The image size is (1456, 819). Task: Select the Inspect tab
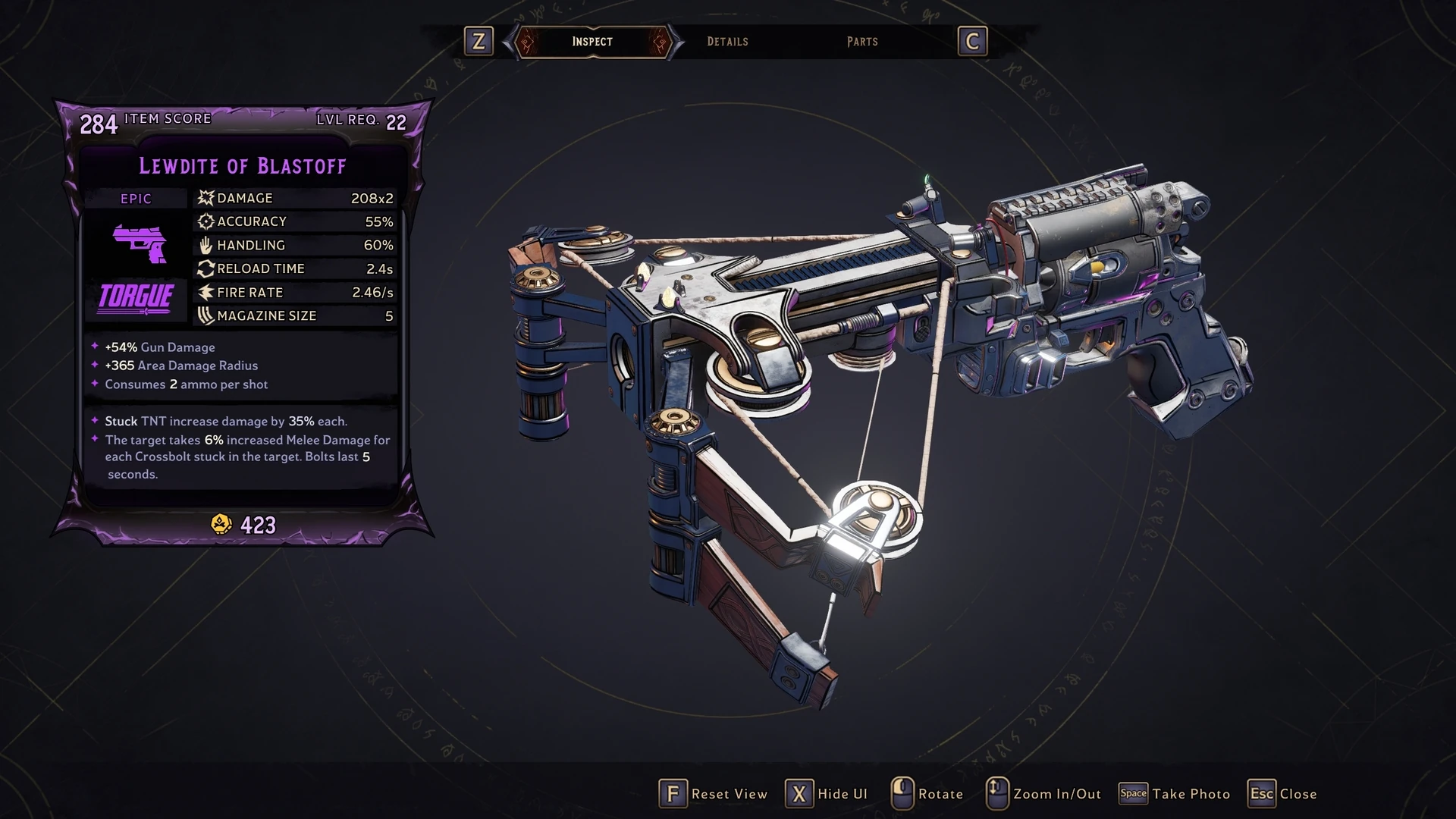pyautogui.click(x=592, y=42)
